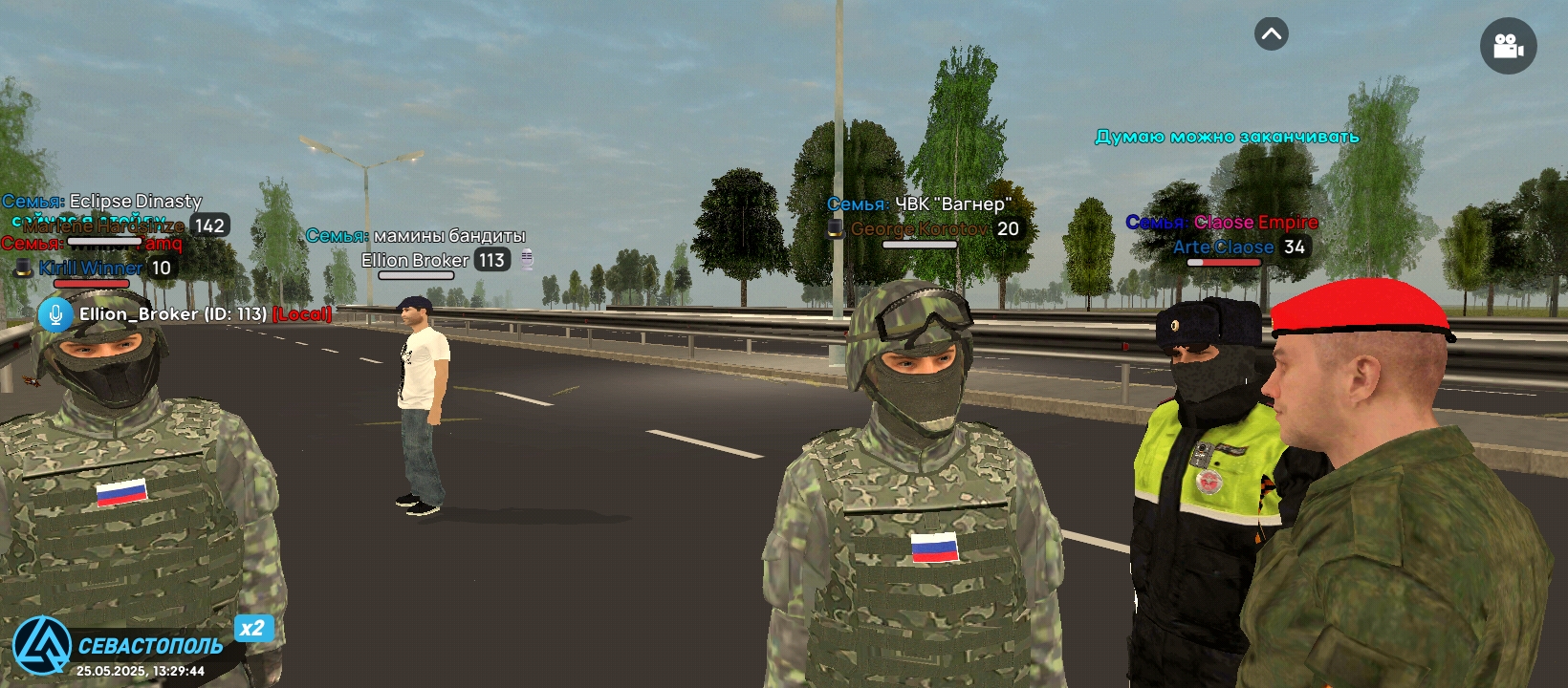Select Arte Claose's health bar

(x=1224, y=263)
